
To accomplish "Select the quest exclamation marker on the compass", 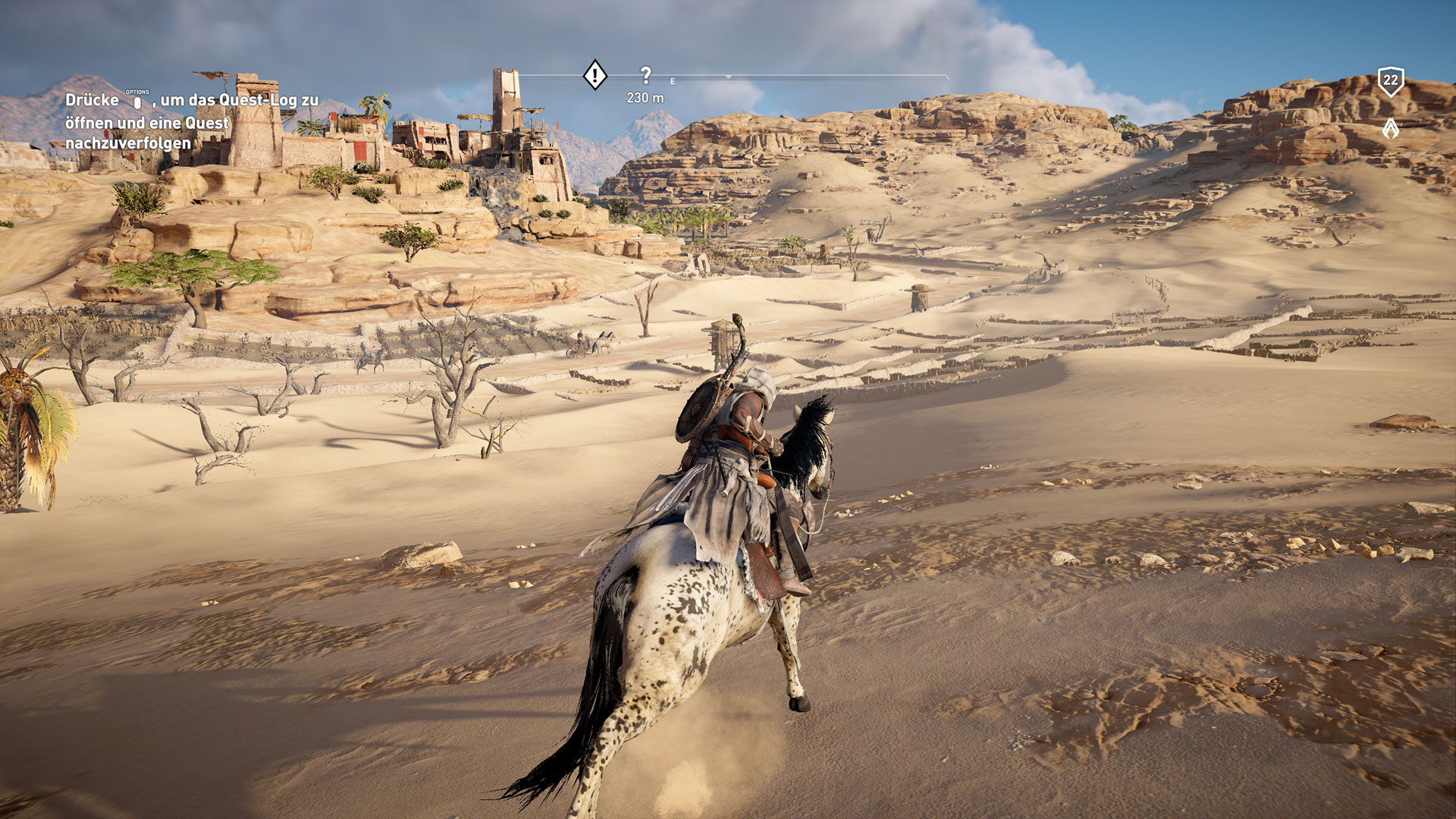I will (595, 75).
